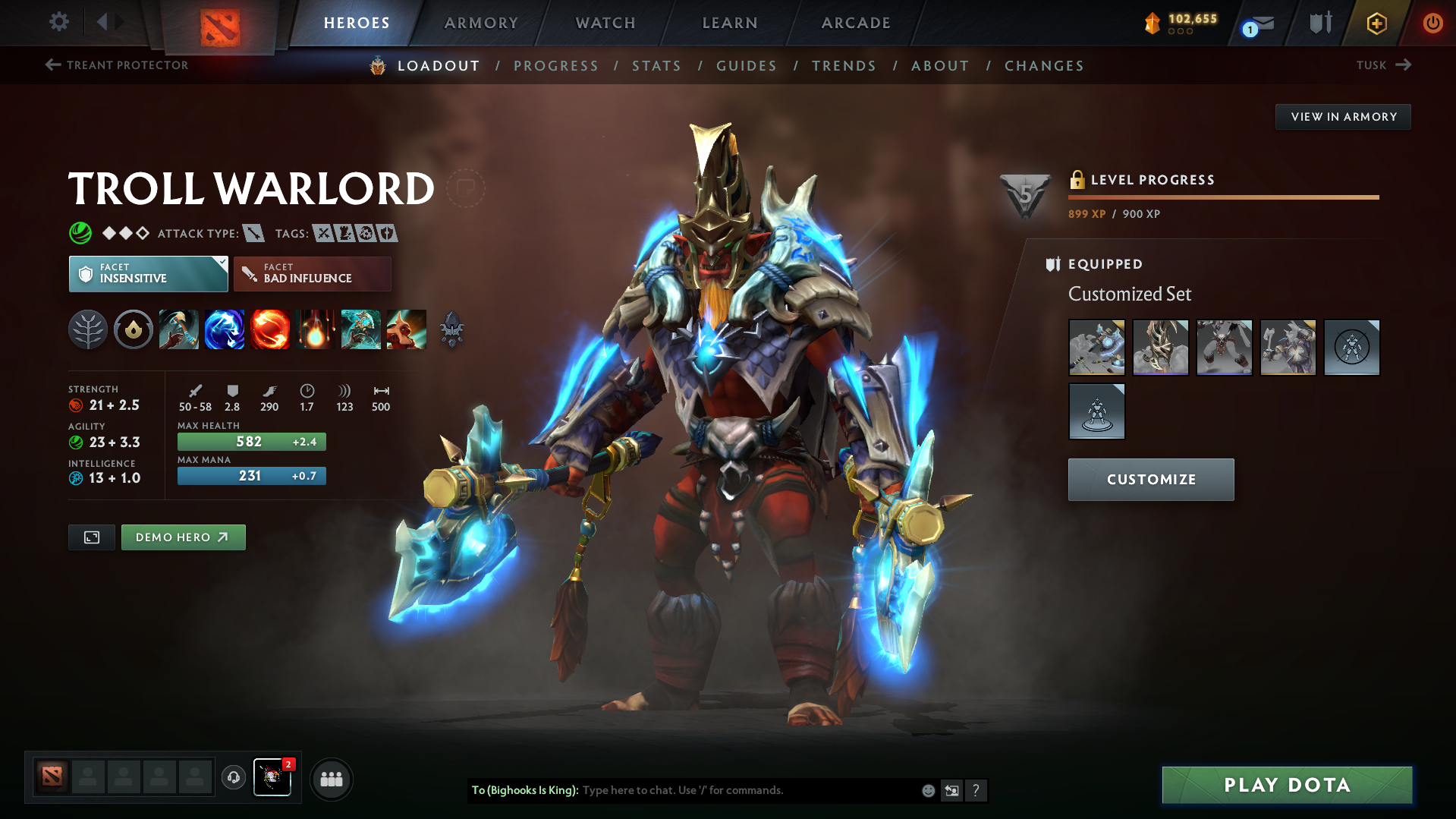Image resolution: width=1456 pixels, height=819 pixels.
Task: Switch to the Bad Influence facet
Action: (312, 273)
